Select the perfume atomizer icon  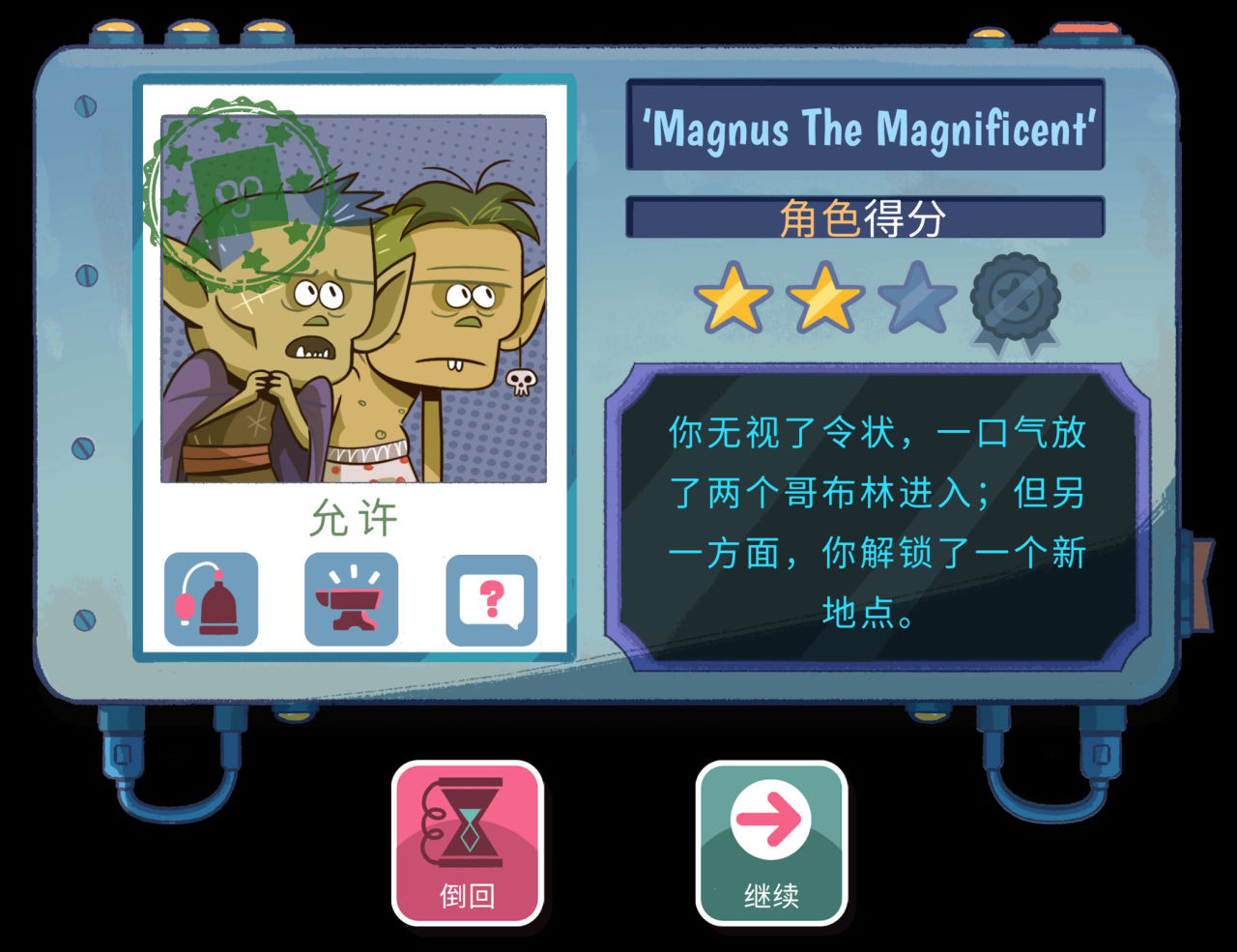212,597
